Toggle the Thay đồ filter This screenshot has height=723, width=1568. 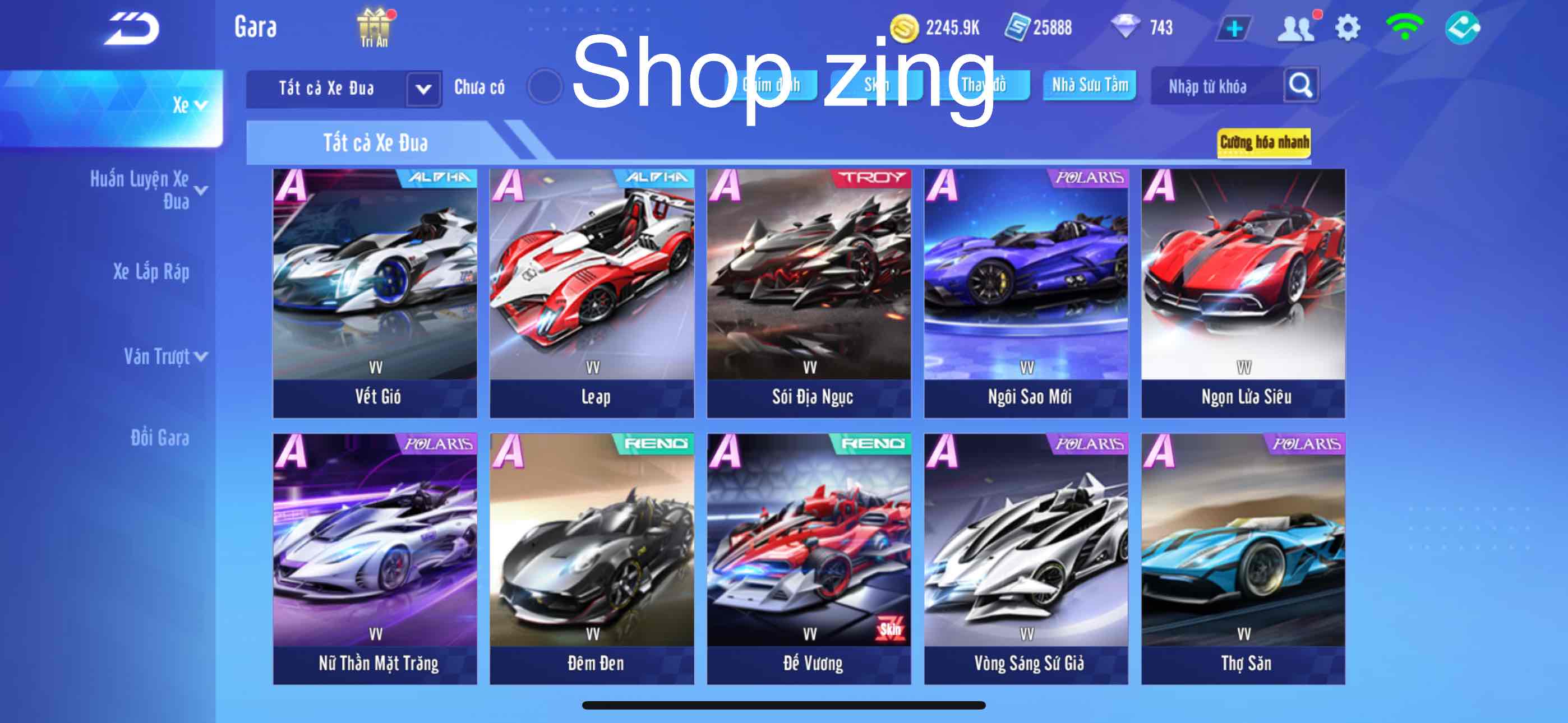[984, 85]
